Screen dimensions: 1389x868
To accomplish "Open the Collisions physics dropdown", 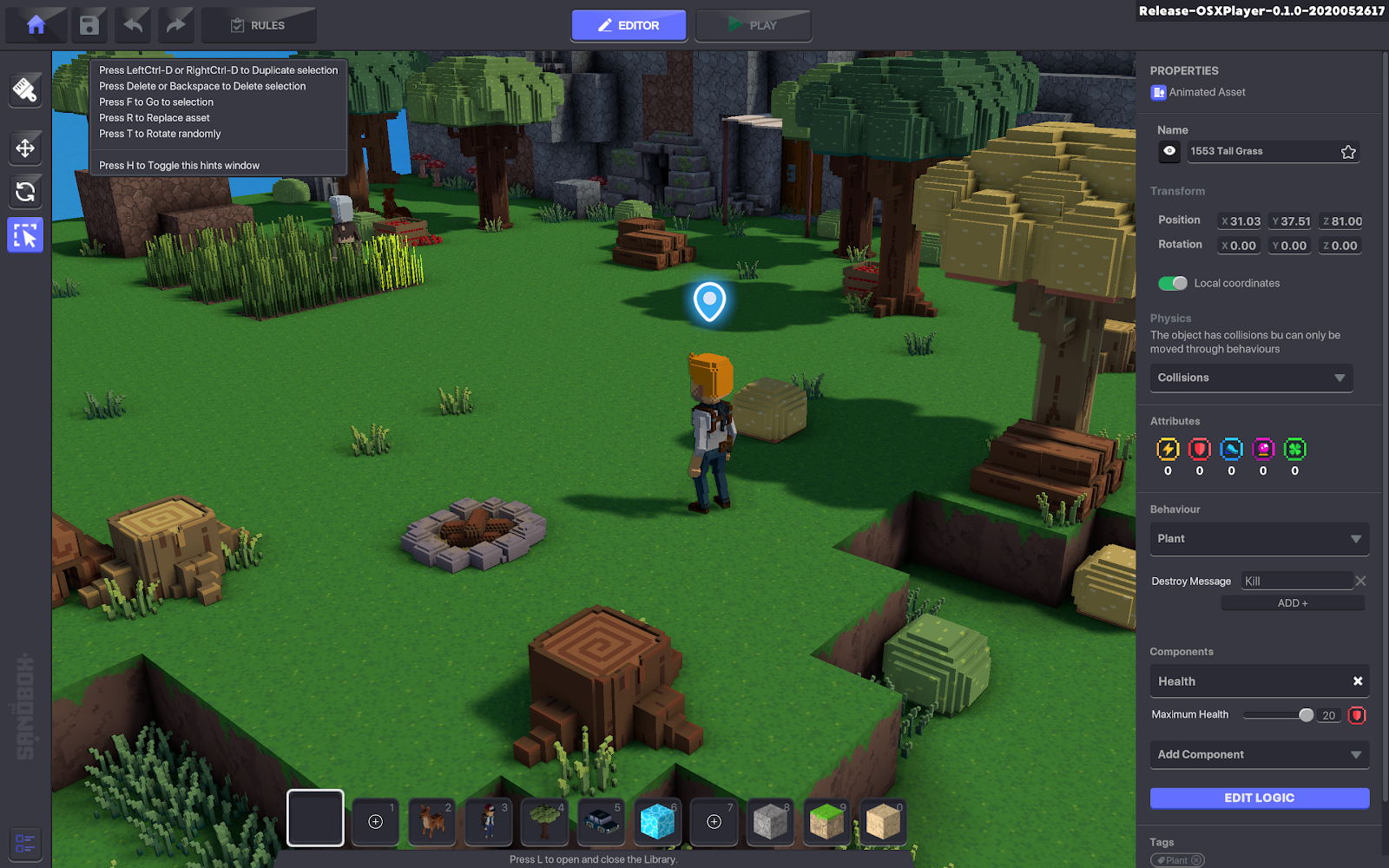I will pyautogui.click(x=1251, y=378).
